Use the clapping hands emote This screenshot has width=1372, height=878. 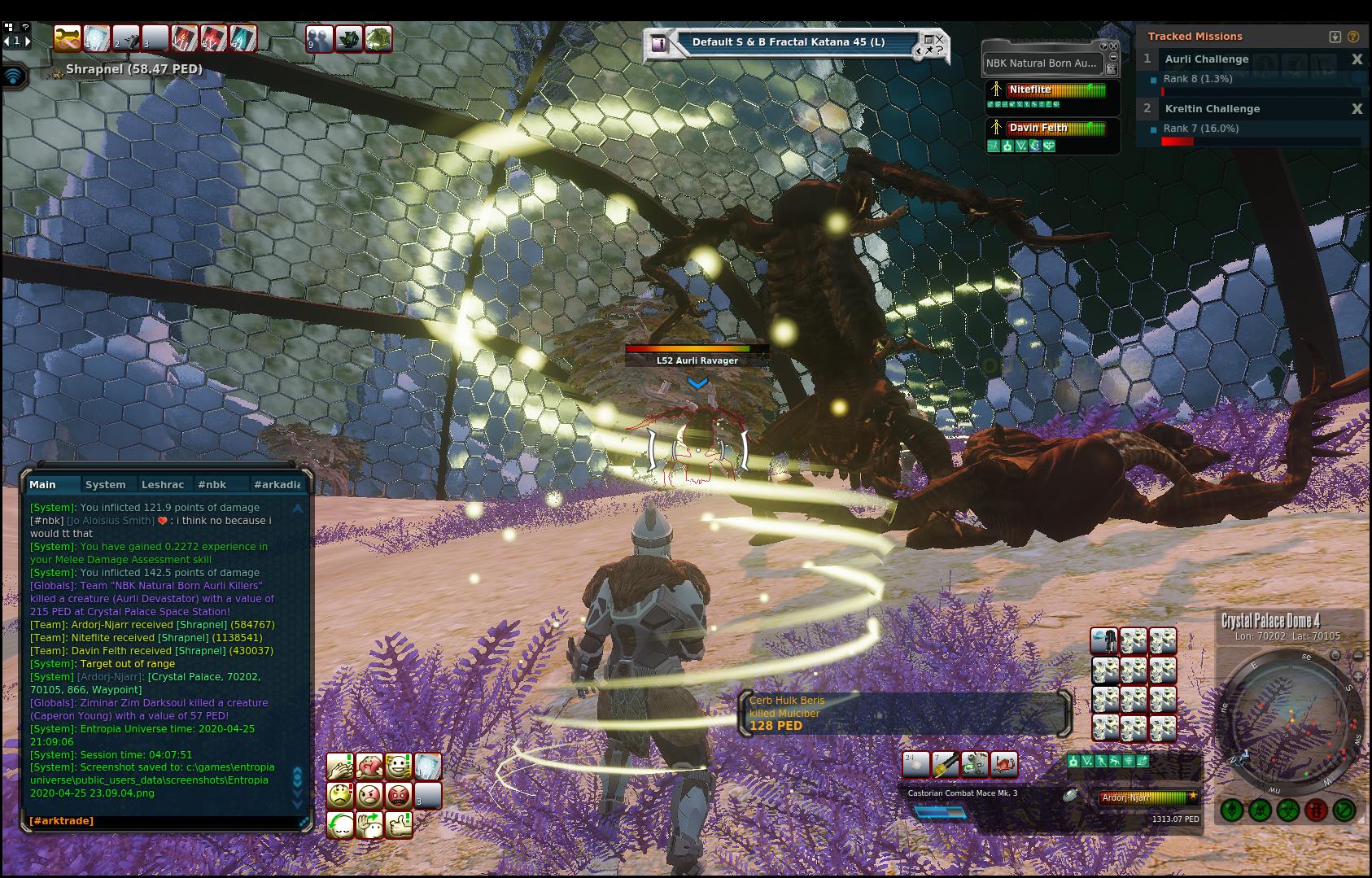339,767
